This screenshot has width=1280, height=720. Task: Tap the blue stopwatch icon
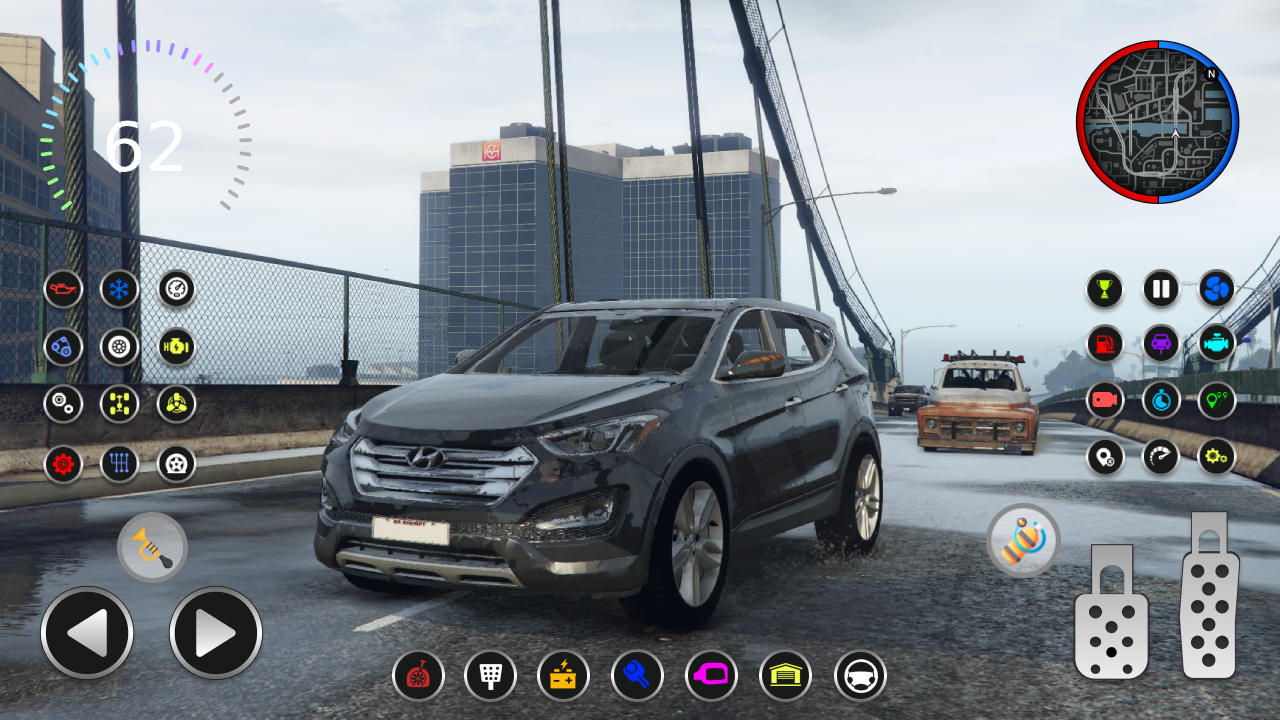click(1161, 400)
